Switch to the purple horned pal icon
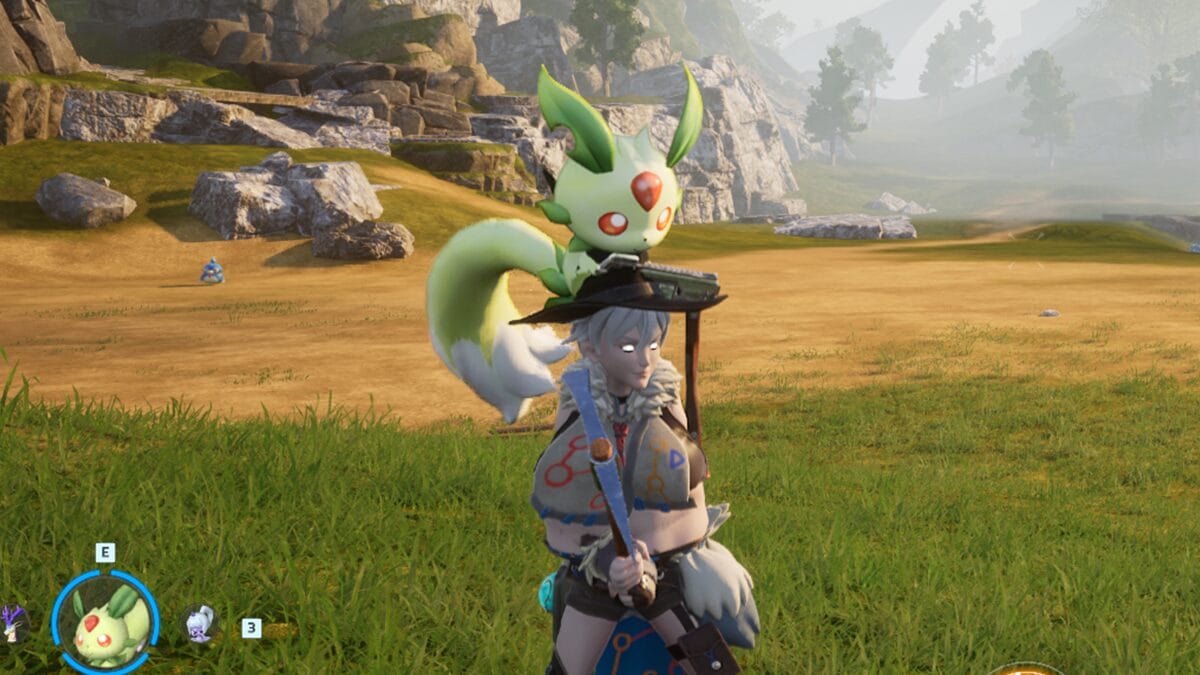The height and width of the screenshot is (675, 1200). pyautogui.click(x=14, y=624)
